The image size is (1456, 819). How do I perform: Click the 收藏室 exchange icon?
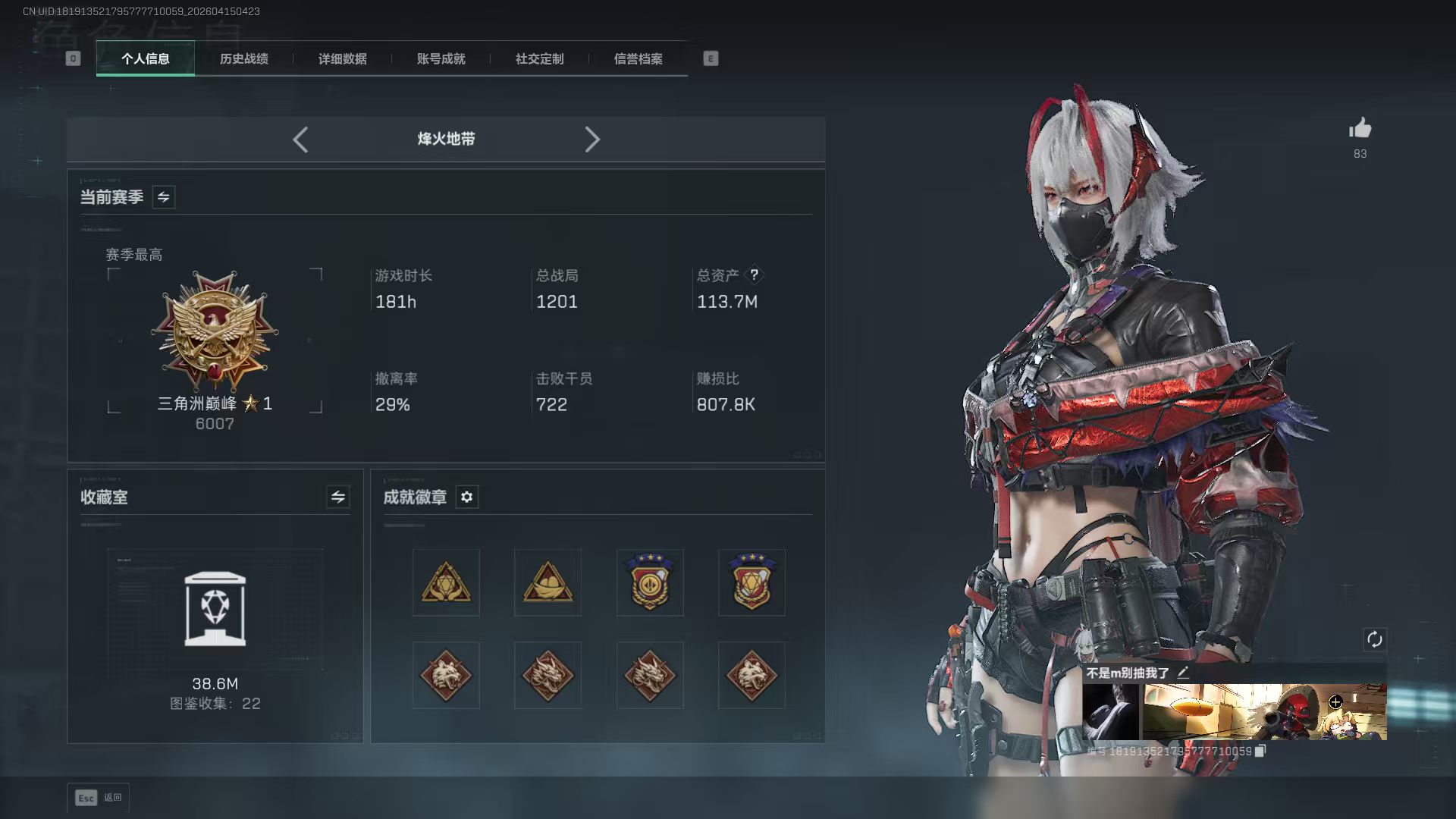tap(338, 497)
